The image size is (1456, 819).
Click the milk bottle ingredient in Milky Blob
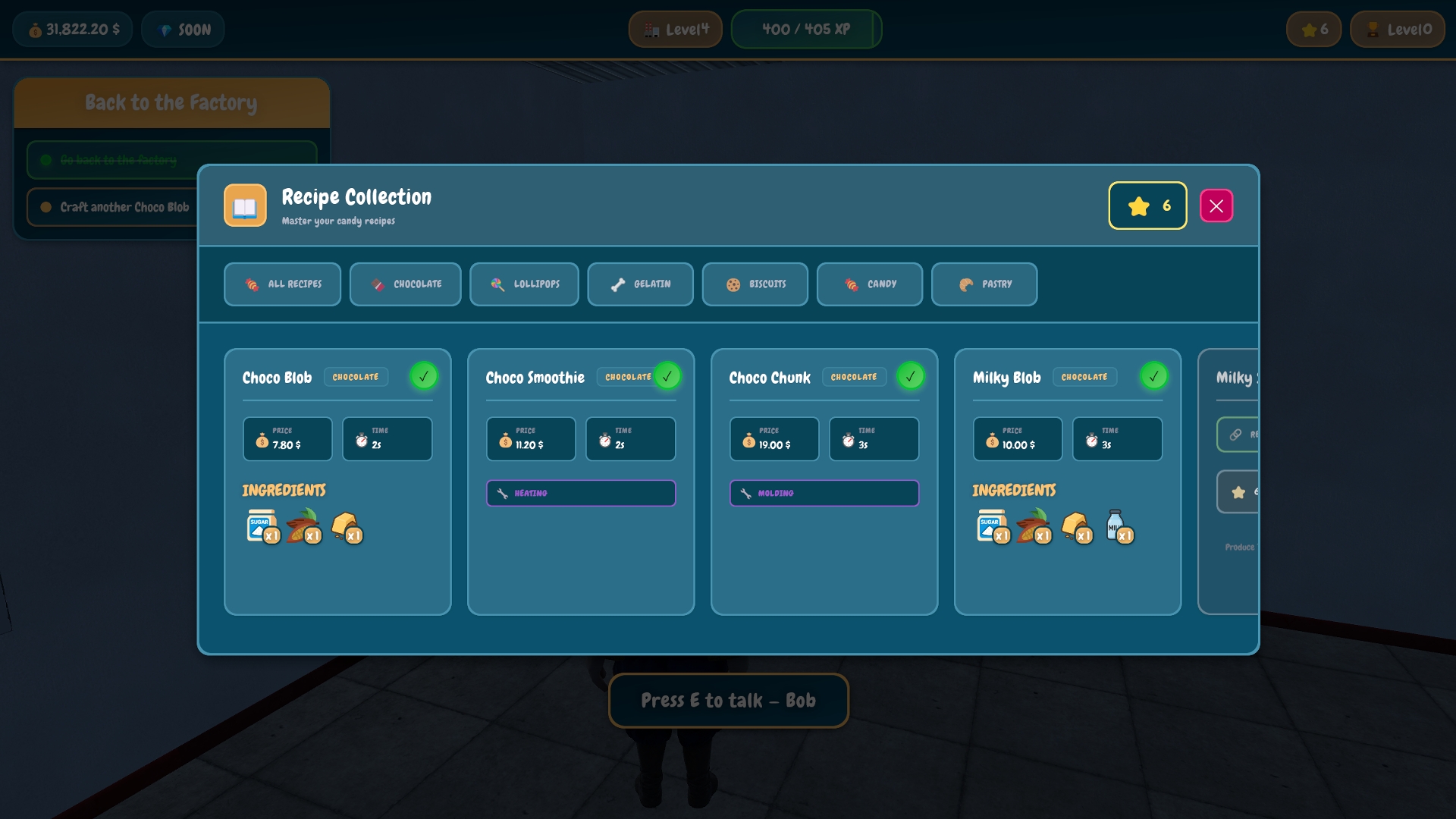[x=1117, y=526]
